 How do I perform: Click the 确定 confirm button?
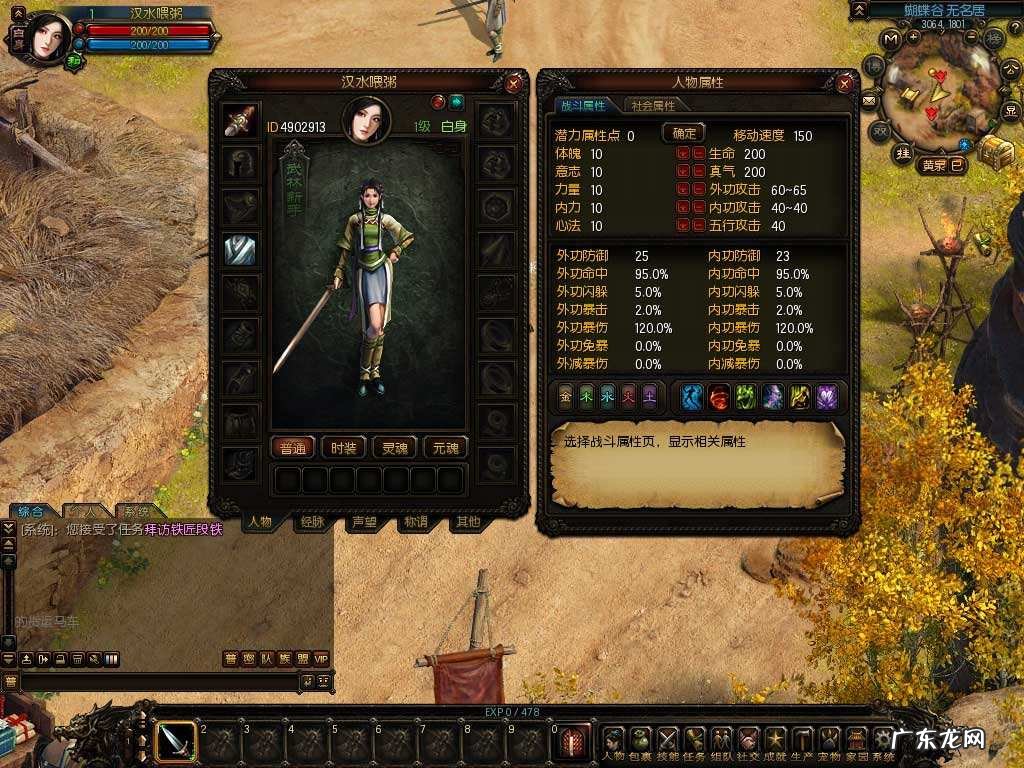(684, 134)
